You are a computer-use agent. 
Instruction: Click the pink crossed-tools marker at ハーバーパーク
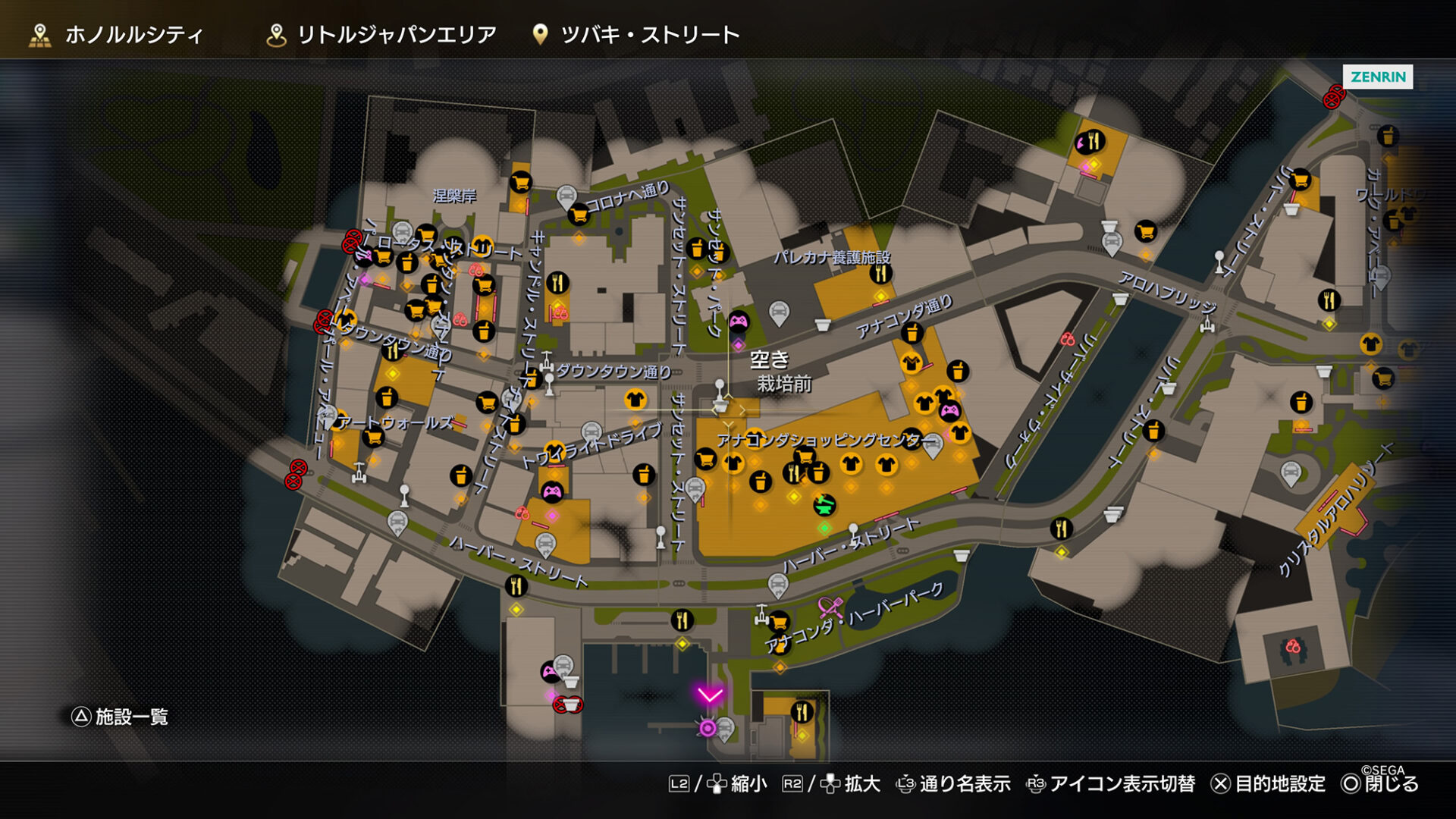click(830, 607)
